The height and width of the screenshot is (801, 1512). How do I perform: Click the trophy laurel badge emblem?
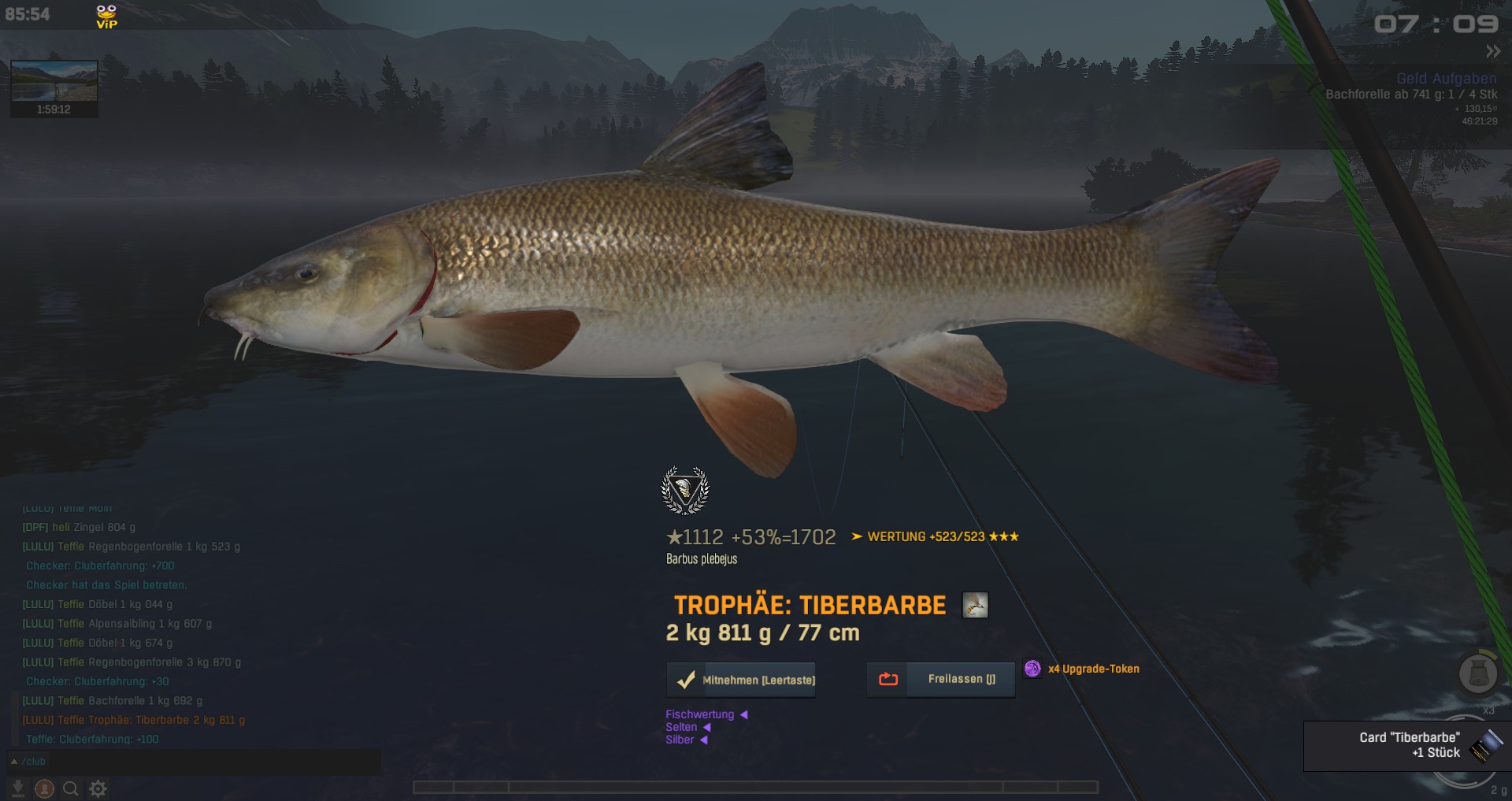(x=684, y=490)
